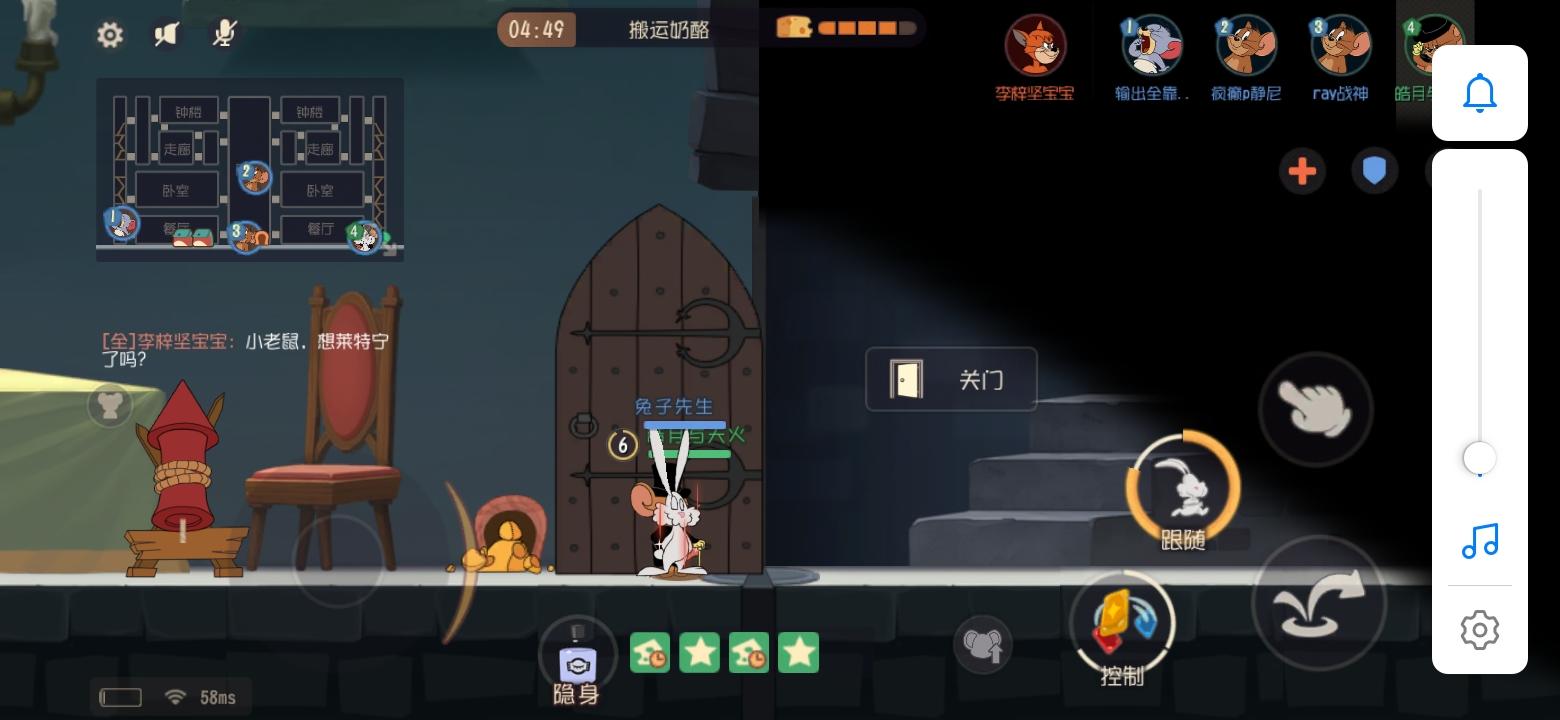
Task: Toggle the notification bell in the side panel
Action: (1479, 92)
